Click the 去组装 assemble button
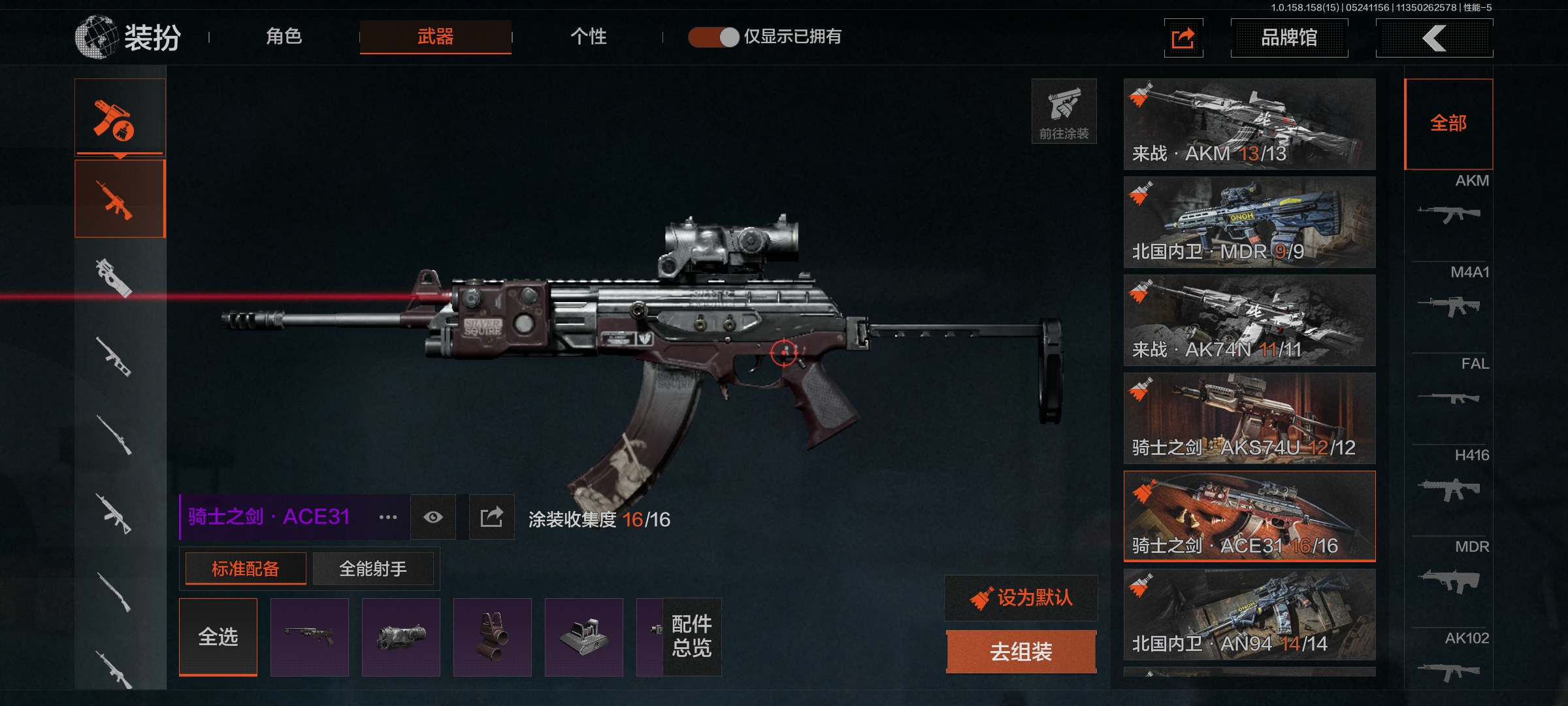Viewport: 1568px width, 706px height. tap(1021, 652)
